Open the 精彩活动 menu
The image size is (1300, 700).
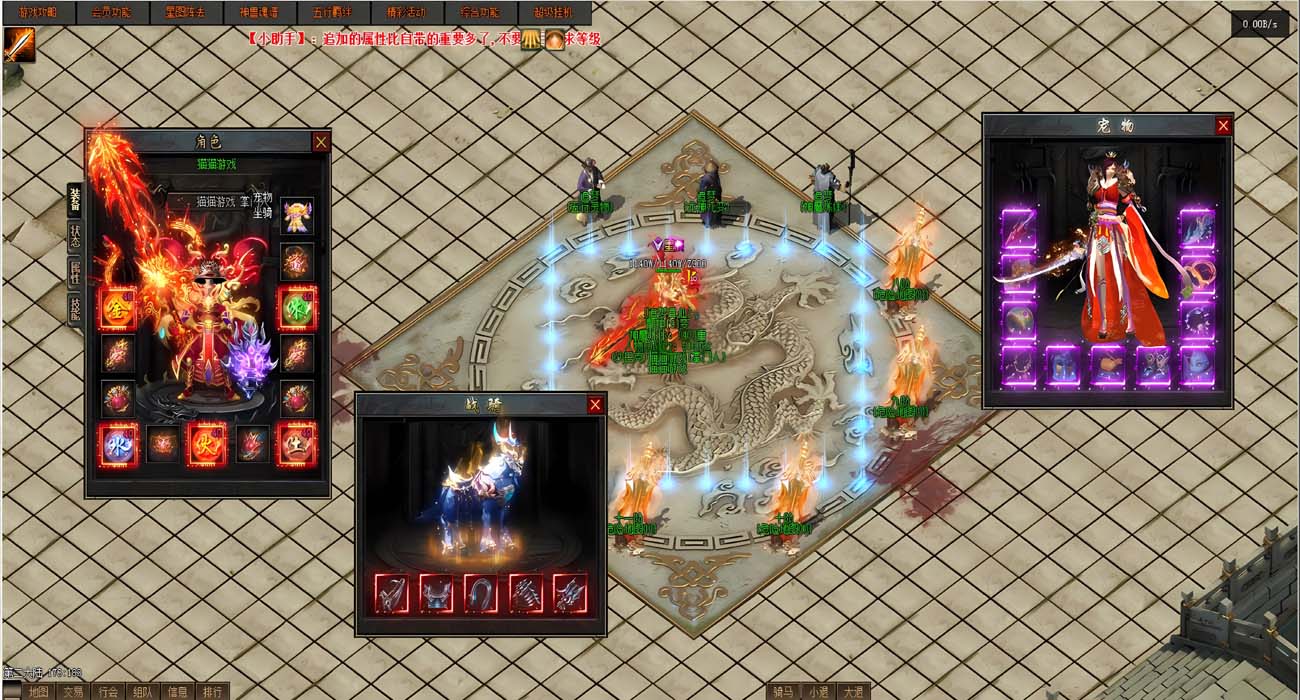tap(406, 13)
